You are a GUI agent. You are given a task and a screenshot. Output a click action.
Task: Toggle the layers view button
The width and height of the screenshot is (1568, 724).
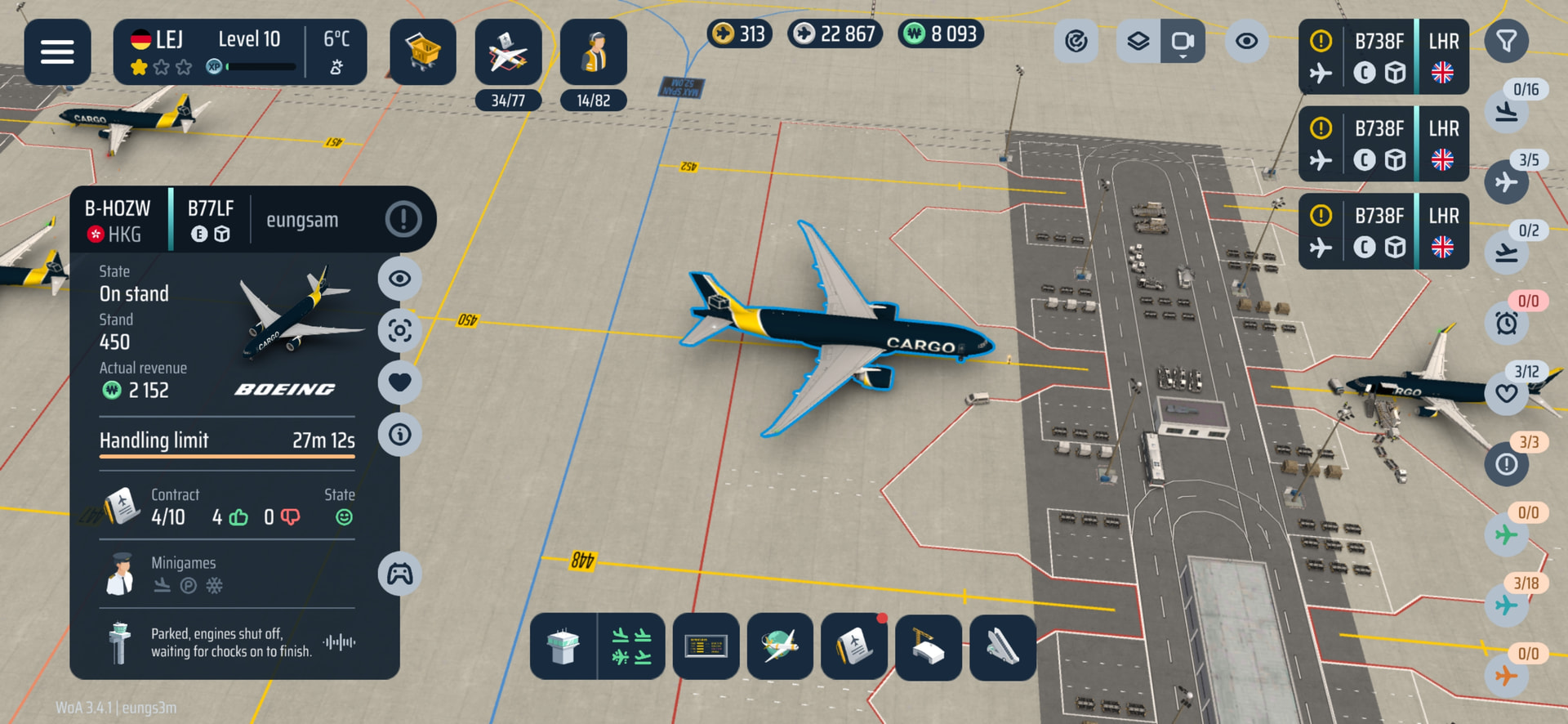(1138, 41)
